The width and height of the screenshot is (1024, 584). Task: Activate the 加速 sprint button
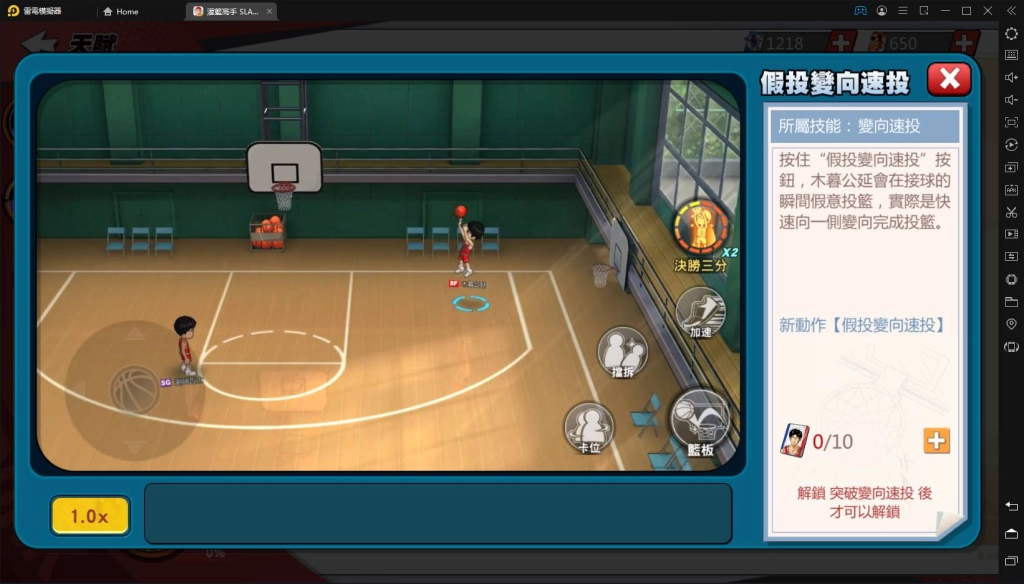coord(699,311)
